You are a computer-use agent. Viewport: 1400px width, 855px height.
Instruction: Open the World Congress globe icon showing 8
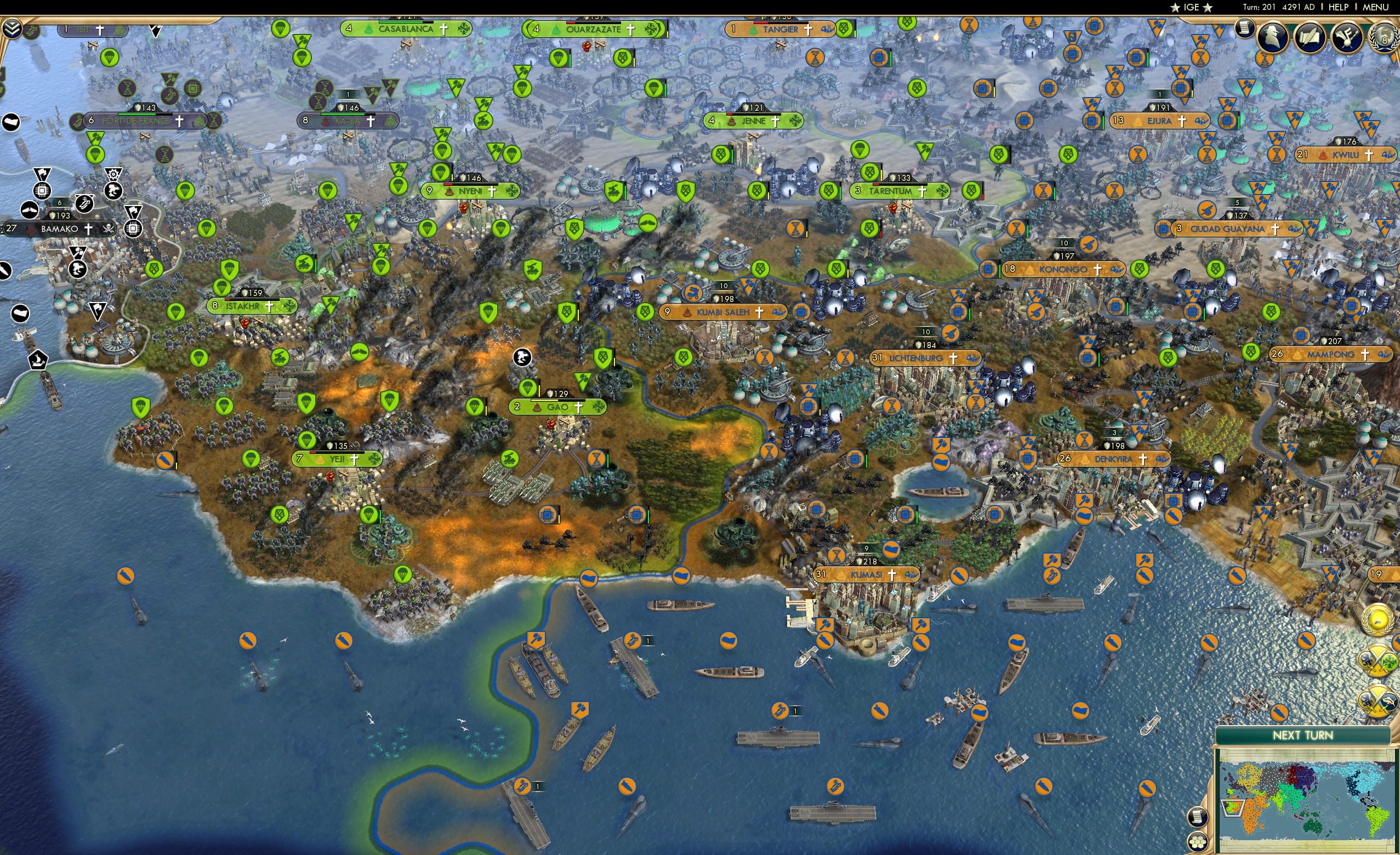(1385, 37)
